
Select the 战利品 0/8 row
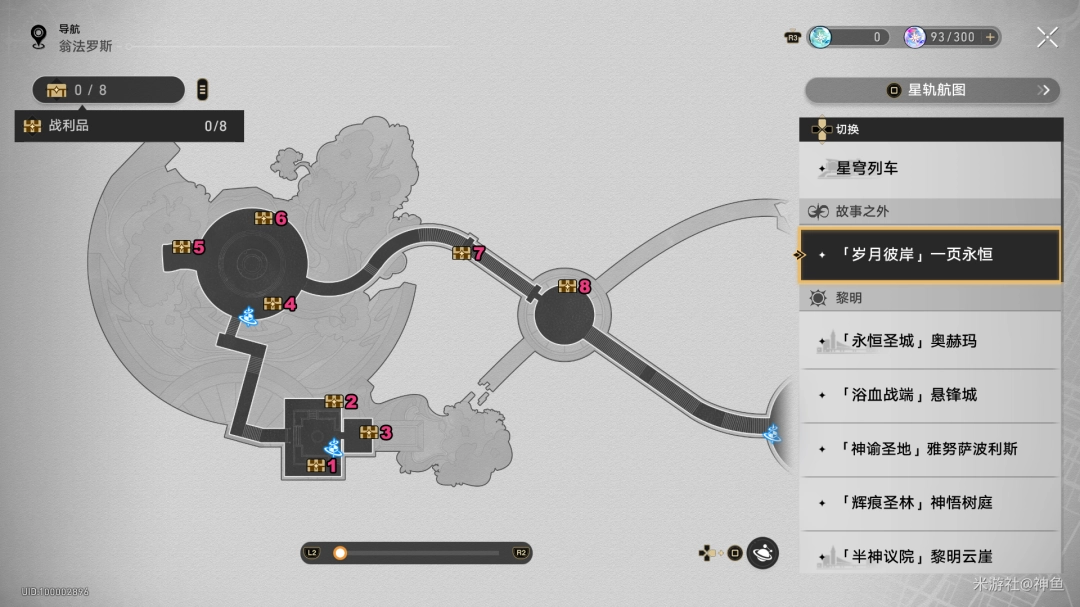pos(129,126)
